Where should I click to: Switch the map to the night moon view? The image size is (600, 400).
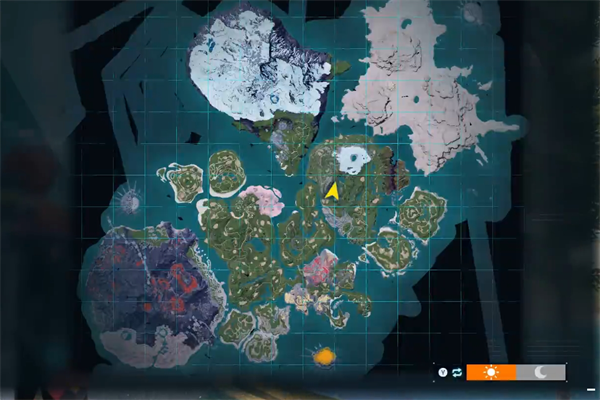(x=540, y=372)
